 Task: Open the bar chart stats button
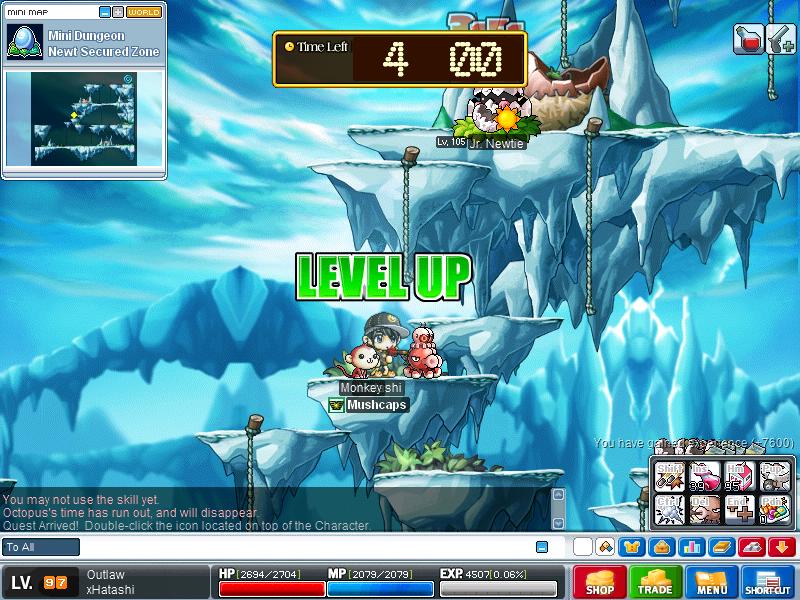(691, 547)
